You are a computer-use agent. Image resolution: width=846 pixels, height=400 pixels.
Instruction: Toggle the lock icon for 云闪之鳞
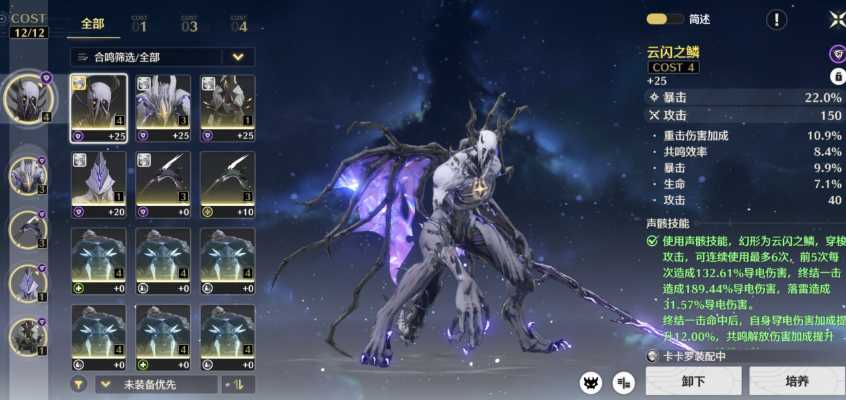(x=837, y=76)
